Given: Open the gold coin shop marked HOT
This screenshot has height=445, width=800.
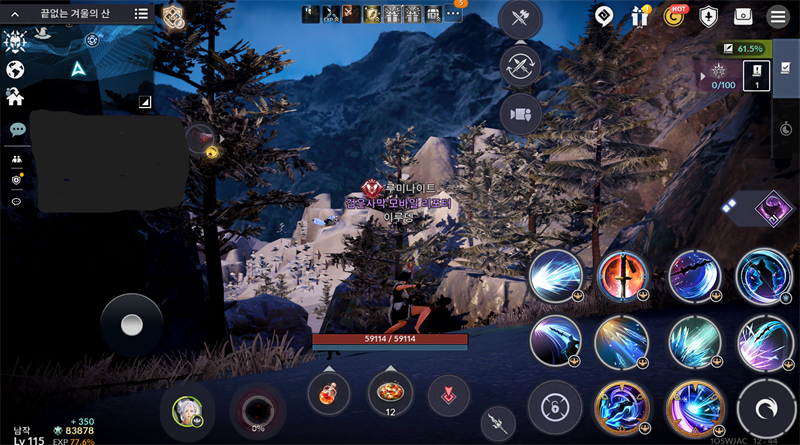Looking at the screenshot, I should coord(674,17).
